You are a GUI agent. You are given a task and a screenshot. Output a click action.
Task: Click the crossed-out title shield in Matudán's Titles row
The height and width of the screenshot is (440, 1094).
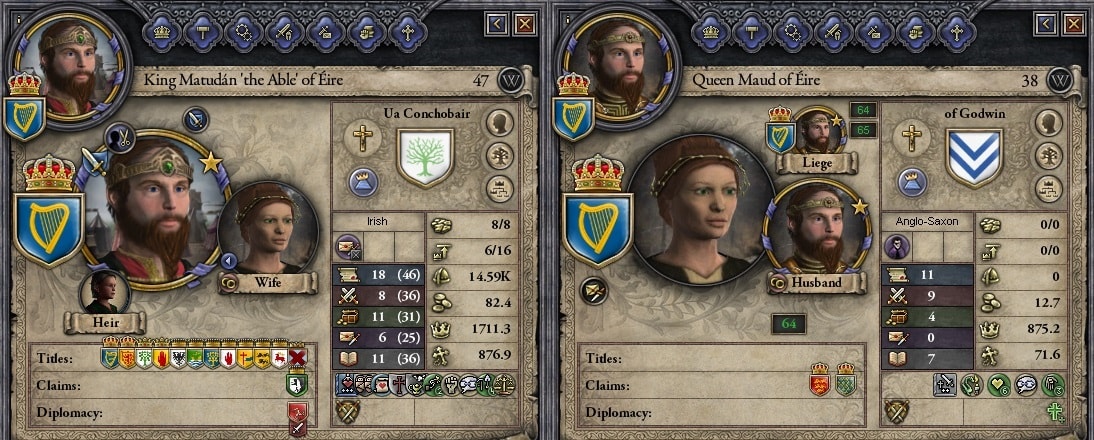(x=297, y=357)
